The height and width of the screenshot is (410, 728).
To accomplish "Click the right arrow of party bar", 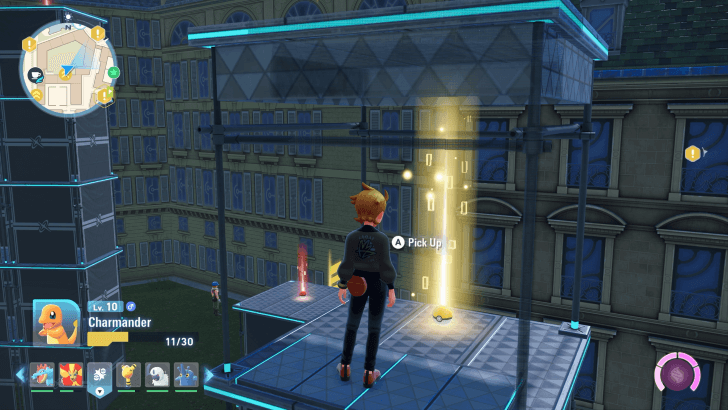I will click(x=209, y=375).
